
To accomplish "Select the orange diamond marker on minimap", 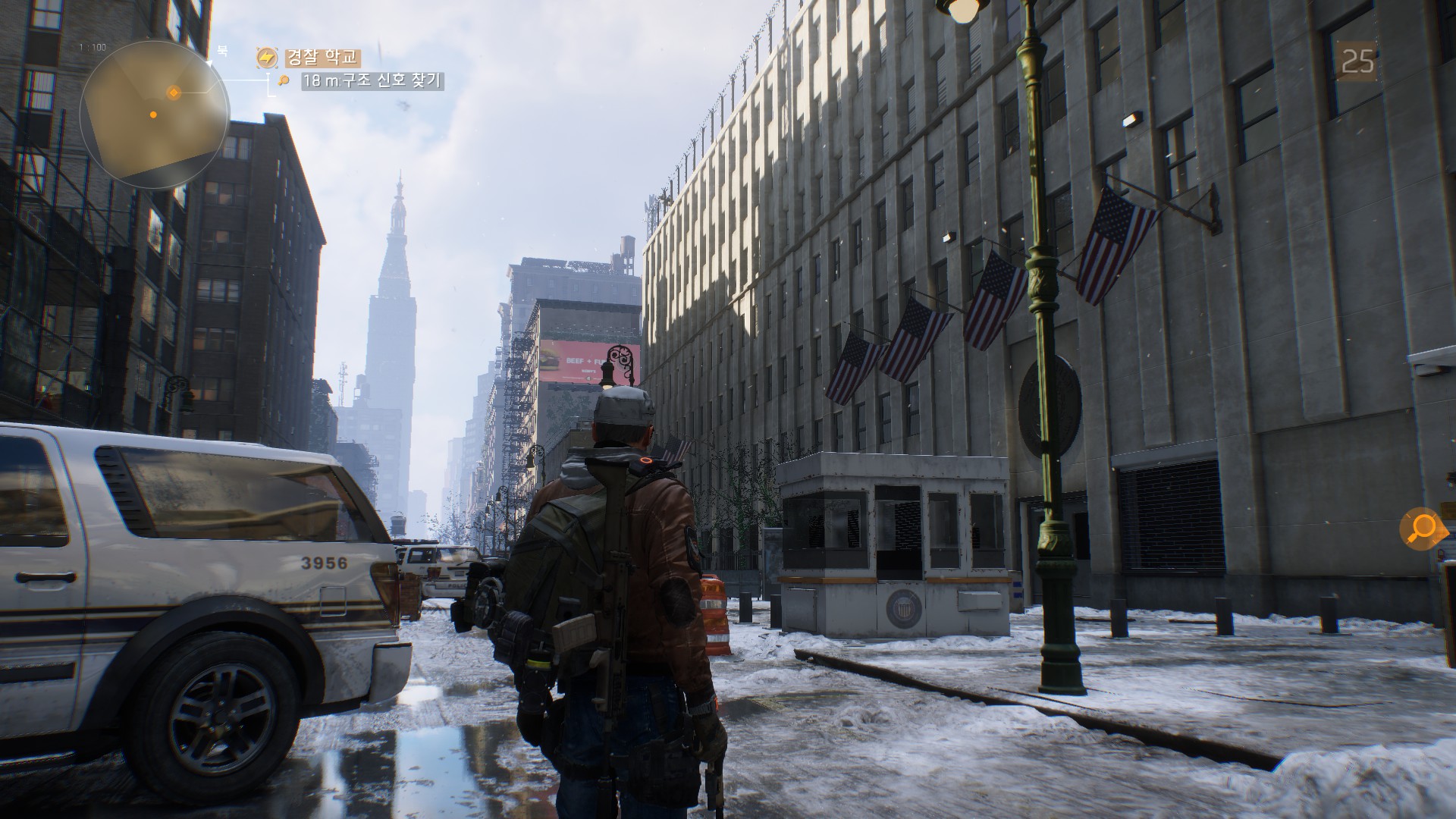I will [x=174, y=93].
